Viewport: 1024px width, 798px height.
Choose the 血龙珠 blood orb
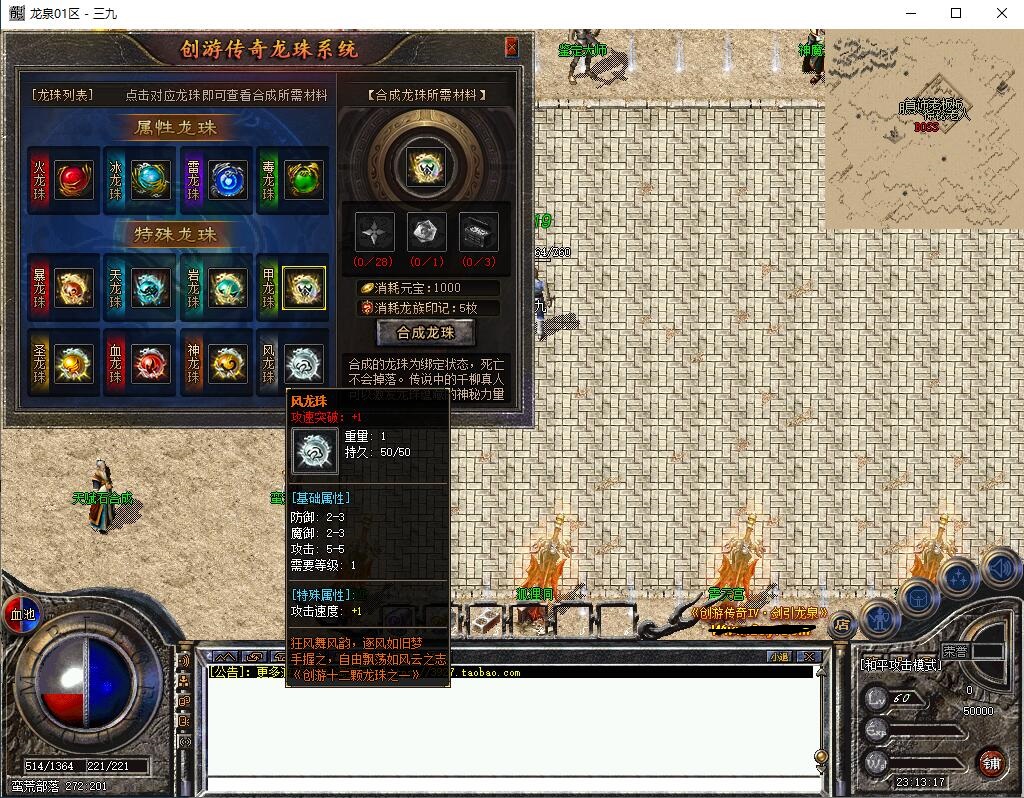[x=150, y=364]
